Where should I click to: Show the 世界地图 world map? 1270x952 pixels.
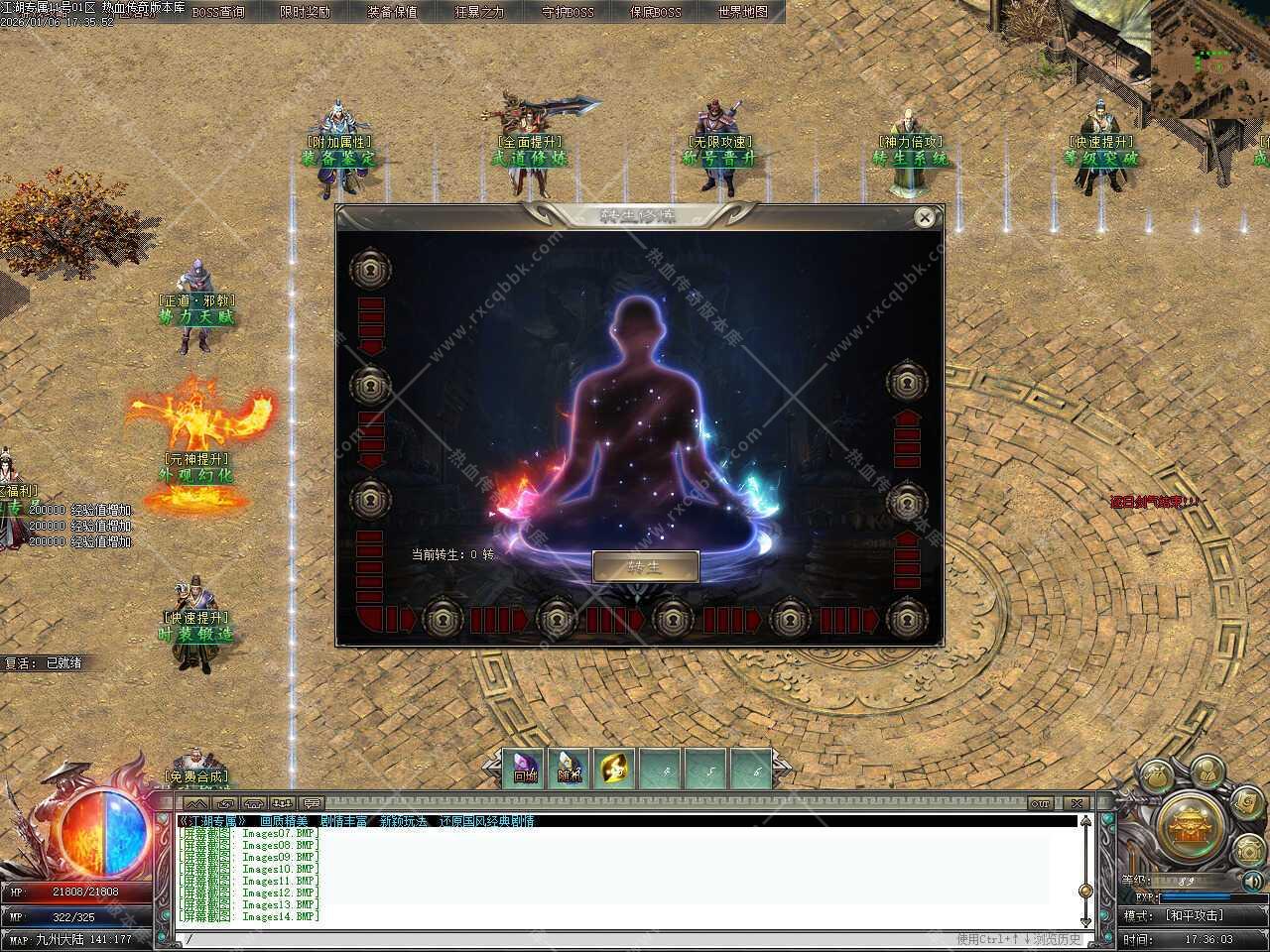(742, 12)
